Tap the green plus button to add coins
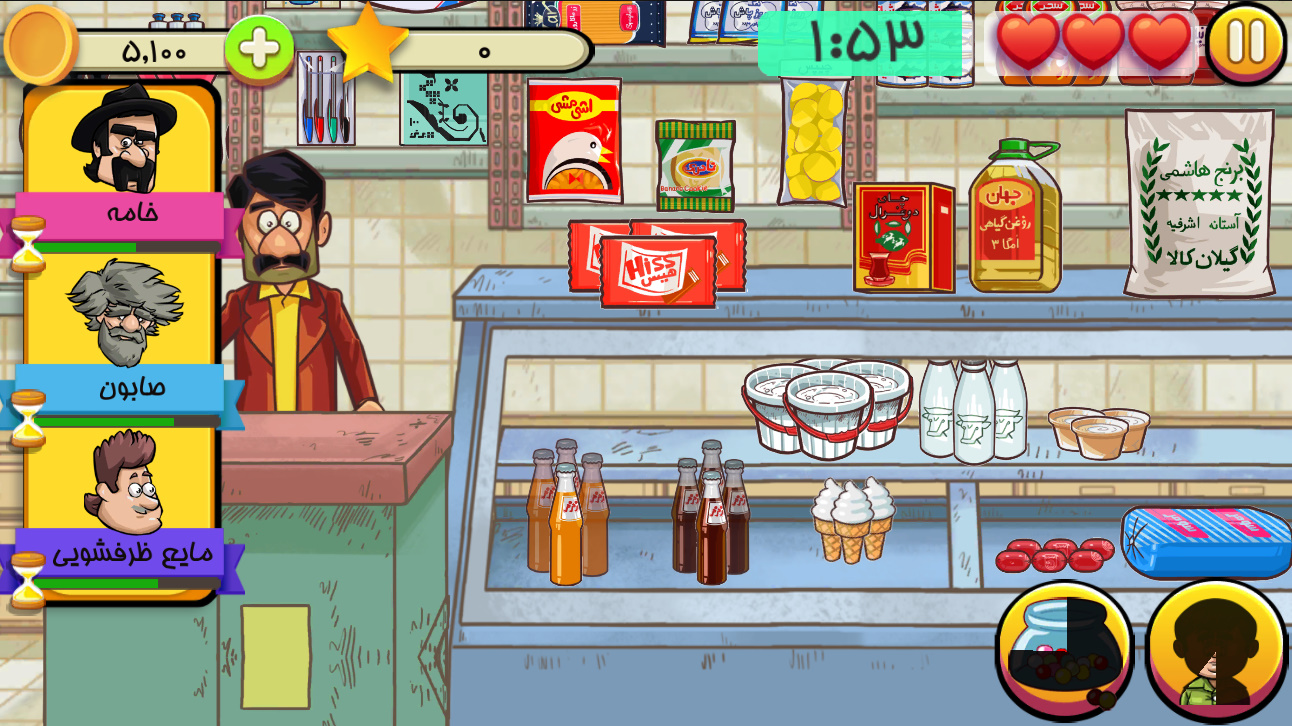The width and height of the screenshot is (1292, 726). pyautogui.click(x=259, y=48)
